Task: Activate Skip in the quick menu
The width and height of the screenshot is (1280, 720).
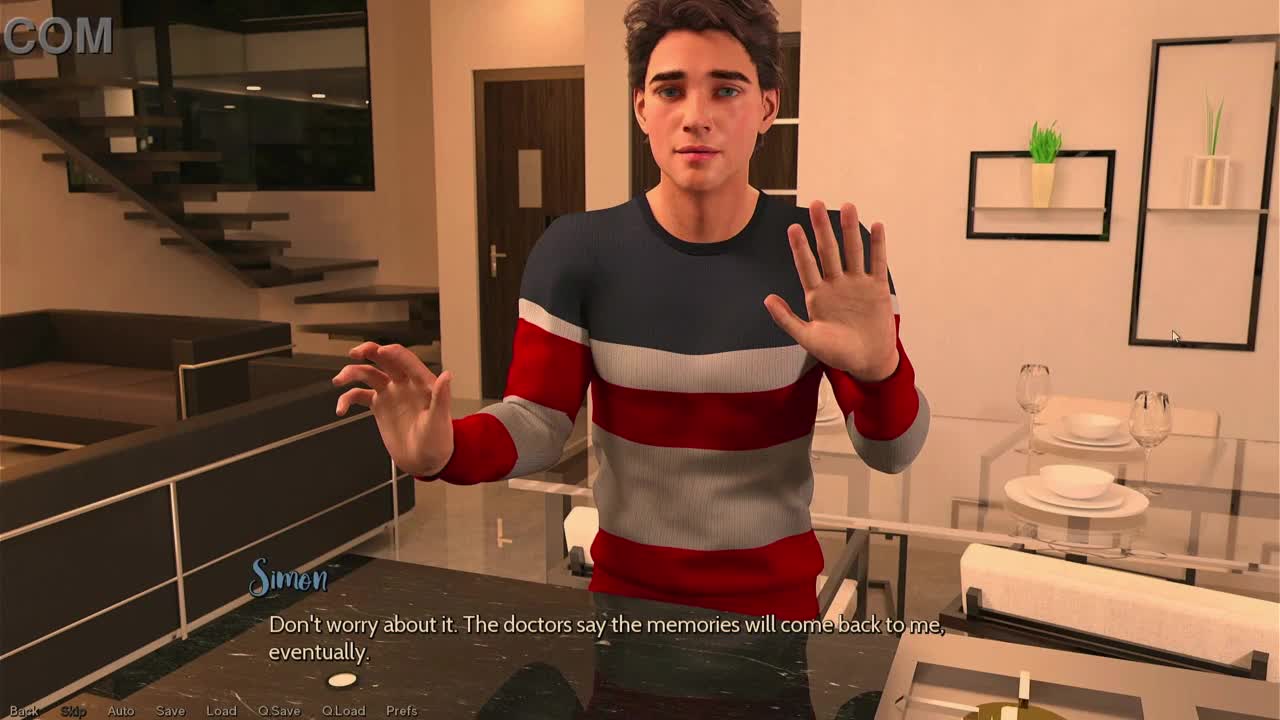Action: click(x=73, y=711)
